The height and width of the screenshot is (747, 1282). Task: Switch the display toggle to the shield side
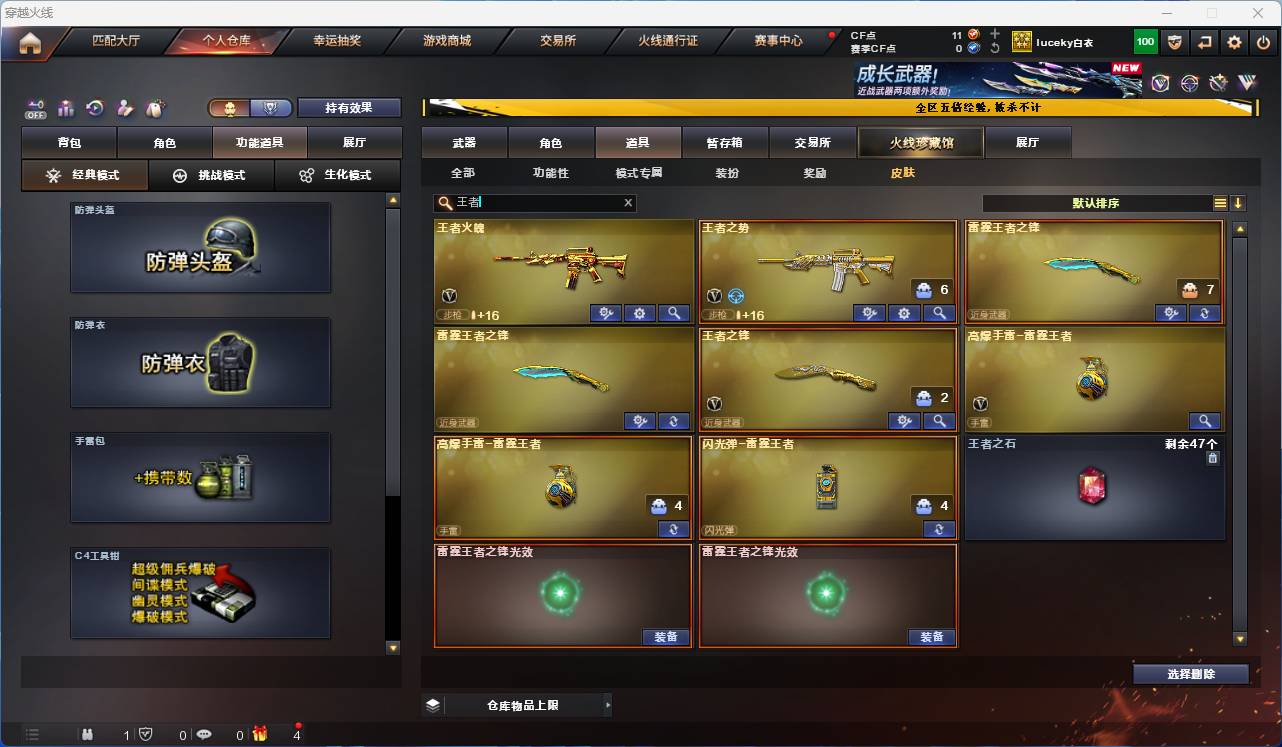point(271,106)
